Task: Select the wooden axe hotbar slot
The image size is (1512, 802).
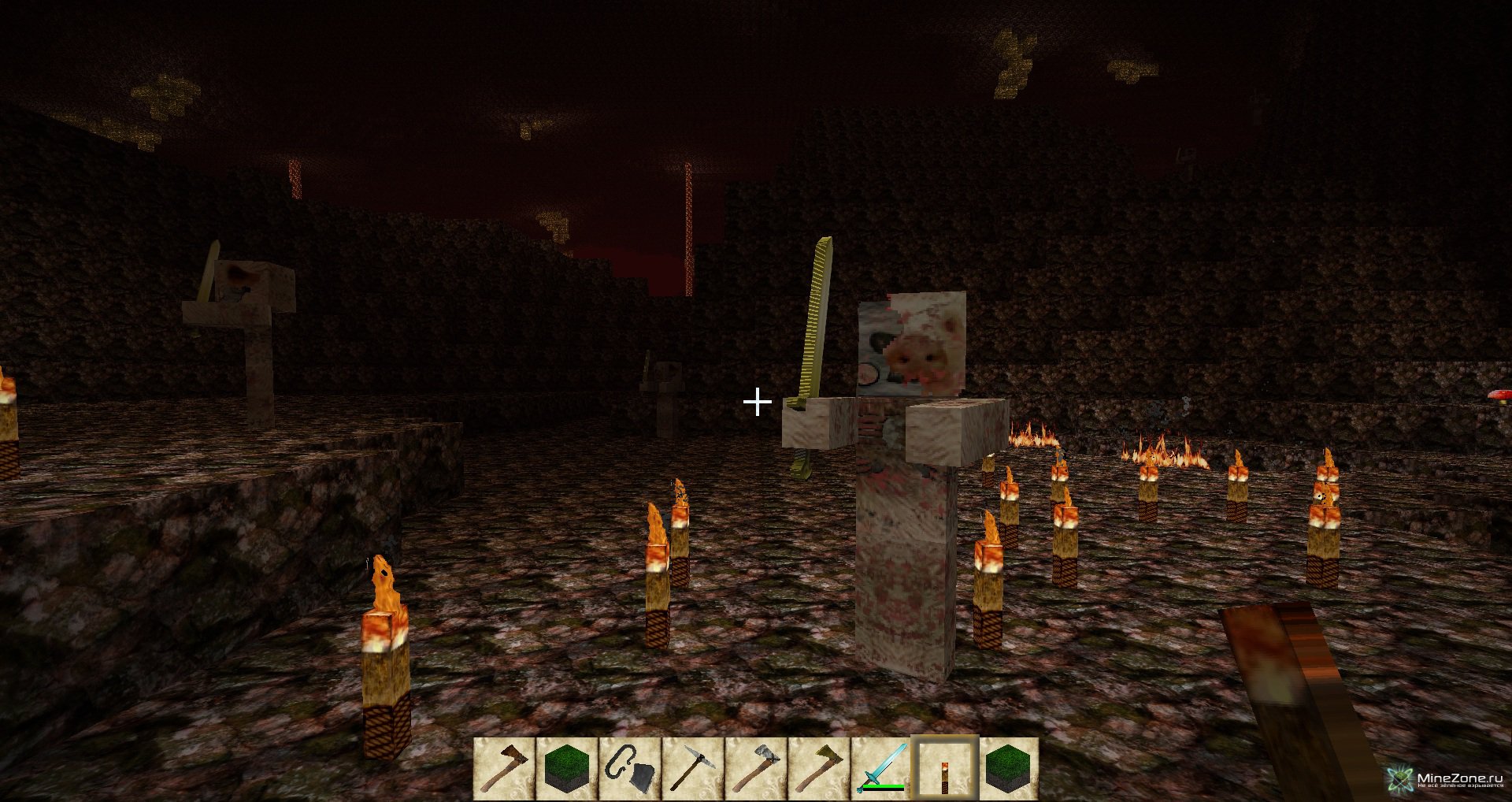Action: [x=504, y=767]
